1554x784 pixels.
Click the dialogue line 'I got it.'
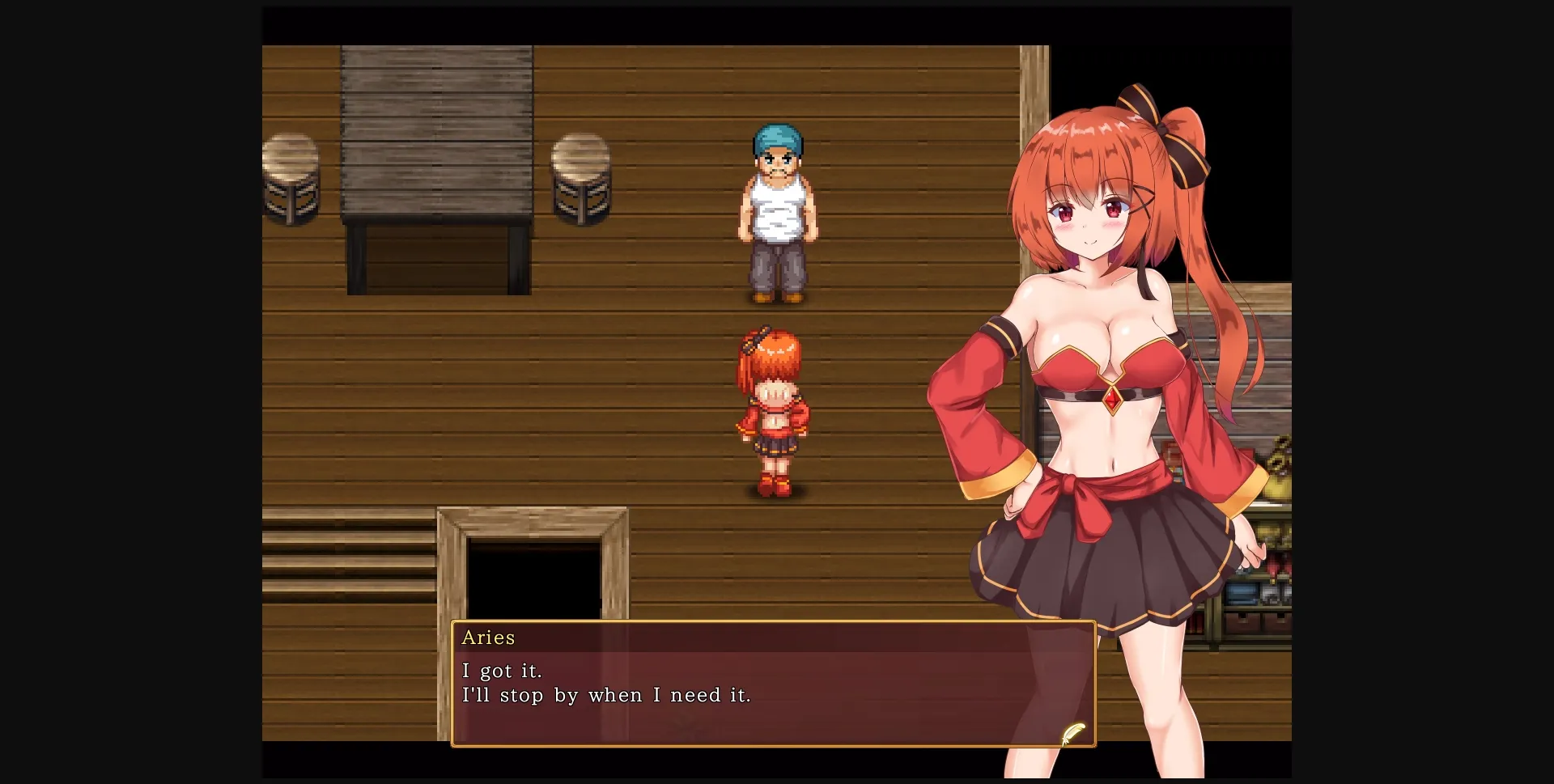503,670
